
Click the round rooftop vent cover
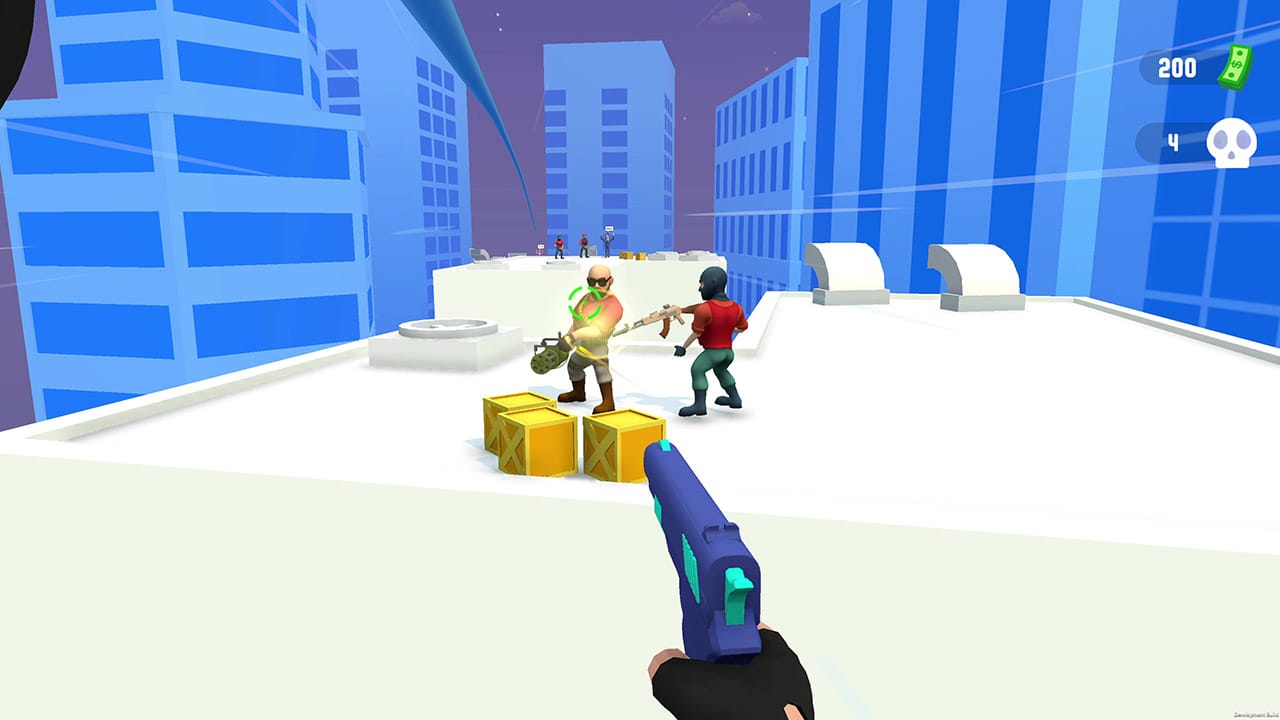coord(450,326)
